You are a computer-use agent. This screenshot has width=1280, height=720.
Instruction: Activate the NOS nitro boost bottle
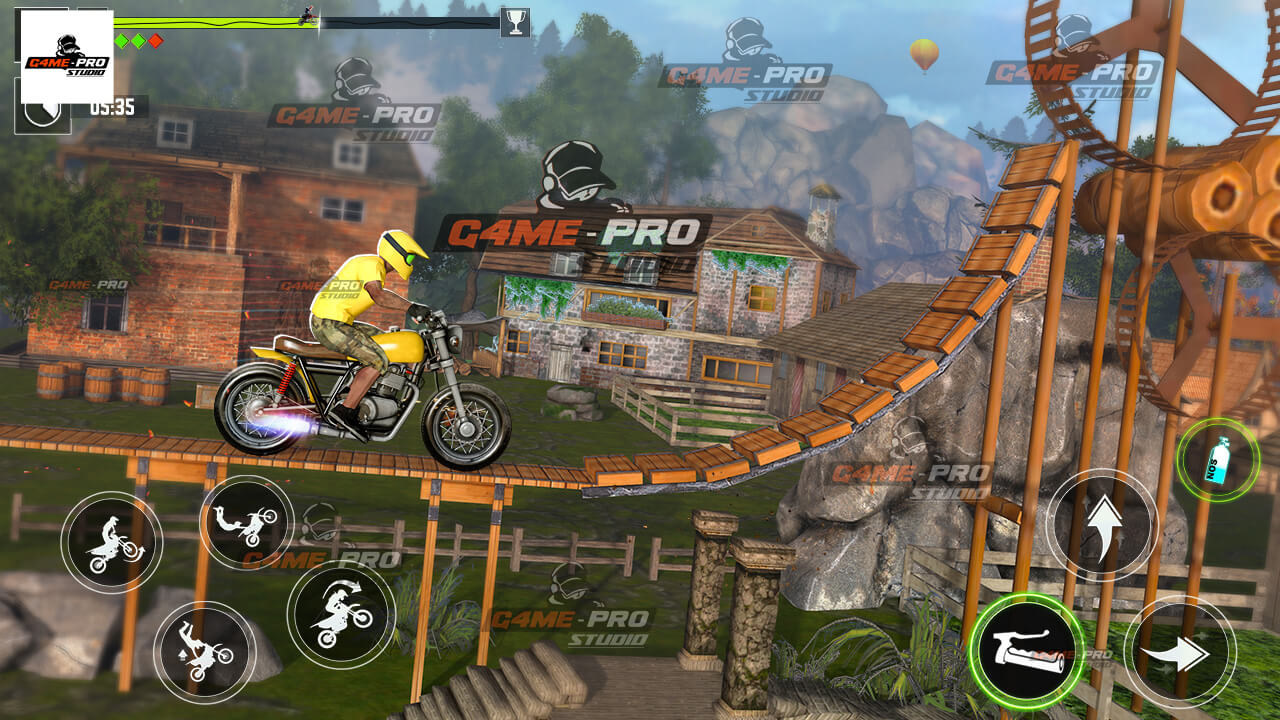point(1217,461)
